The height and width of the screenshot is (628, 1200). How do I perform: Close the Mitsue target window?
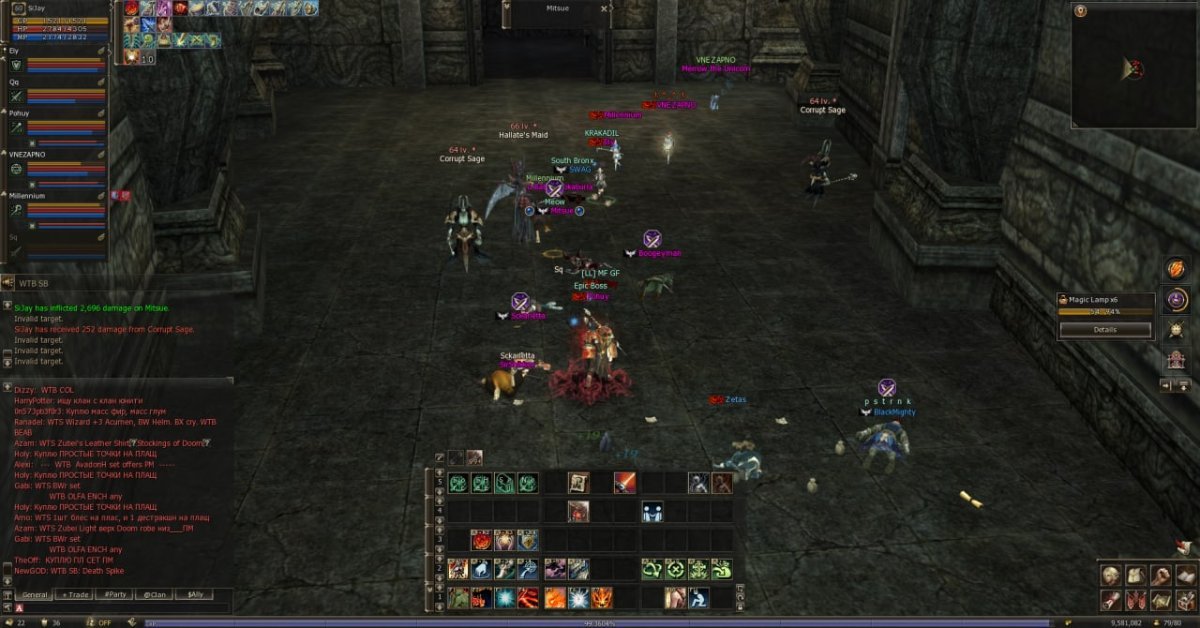(x=604, y=9)
